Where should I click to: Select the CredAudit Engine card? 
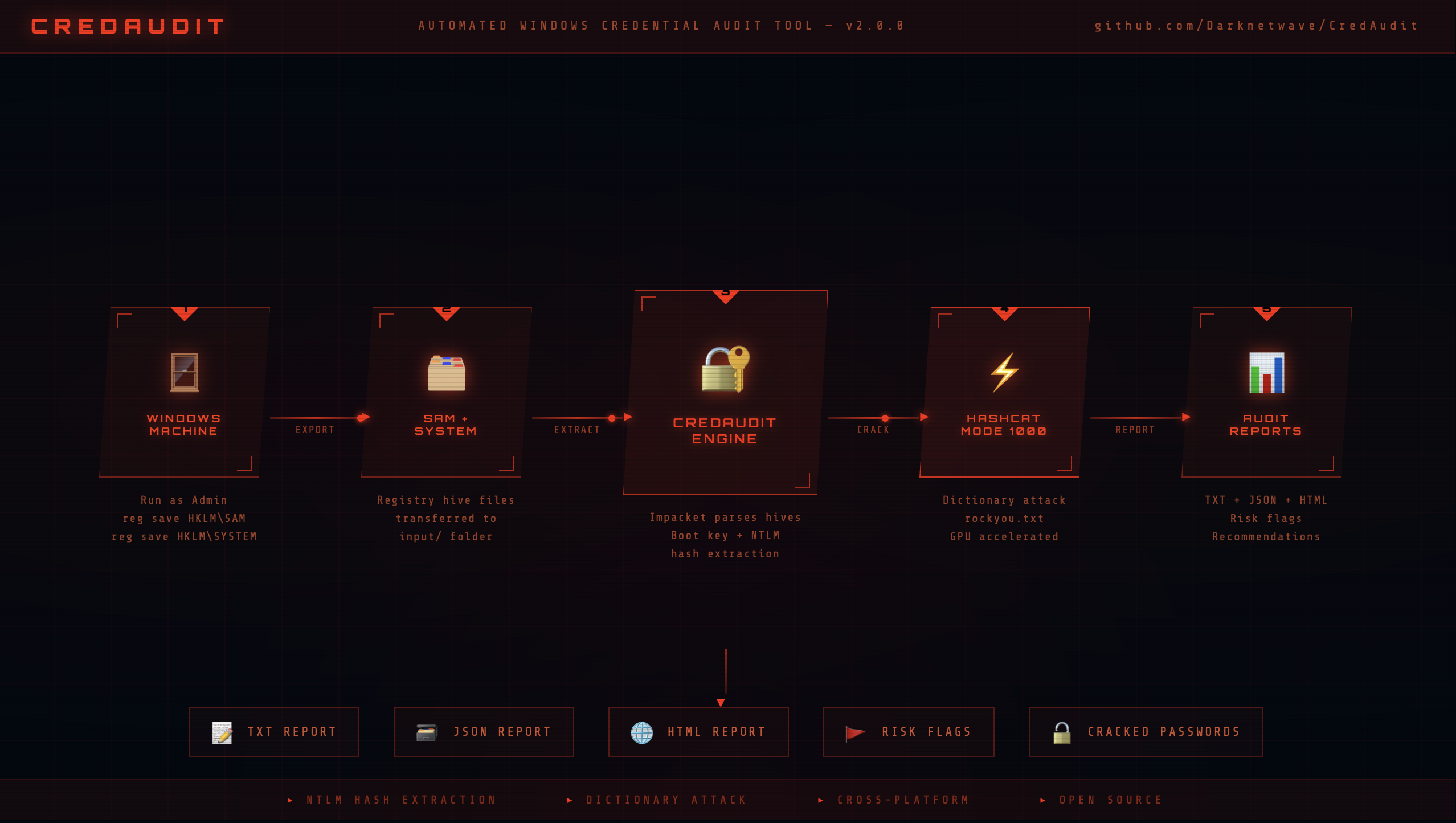725,392
